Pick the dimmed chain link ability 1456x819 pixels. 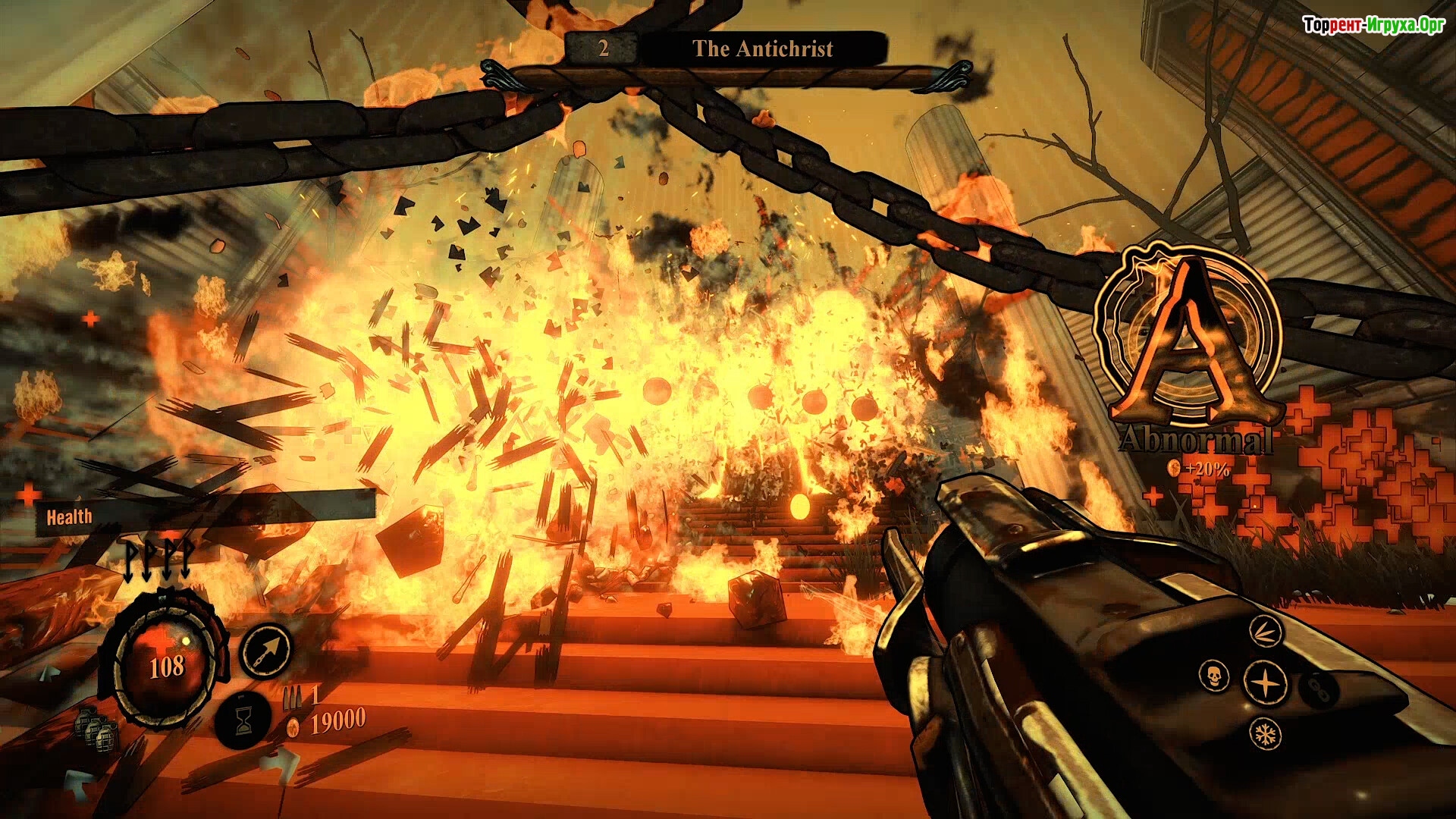(1318, 689)
